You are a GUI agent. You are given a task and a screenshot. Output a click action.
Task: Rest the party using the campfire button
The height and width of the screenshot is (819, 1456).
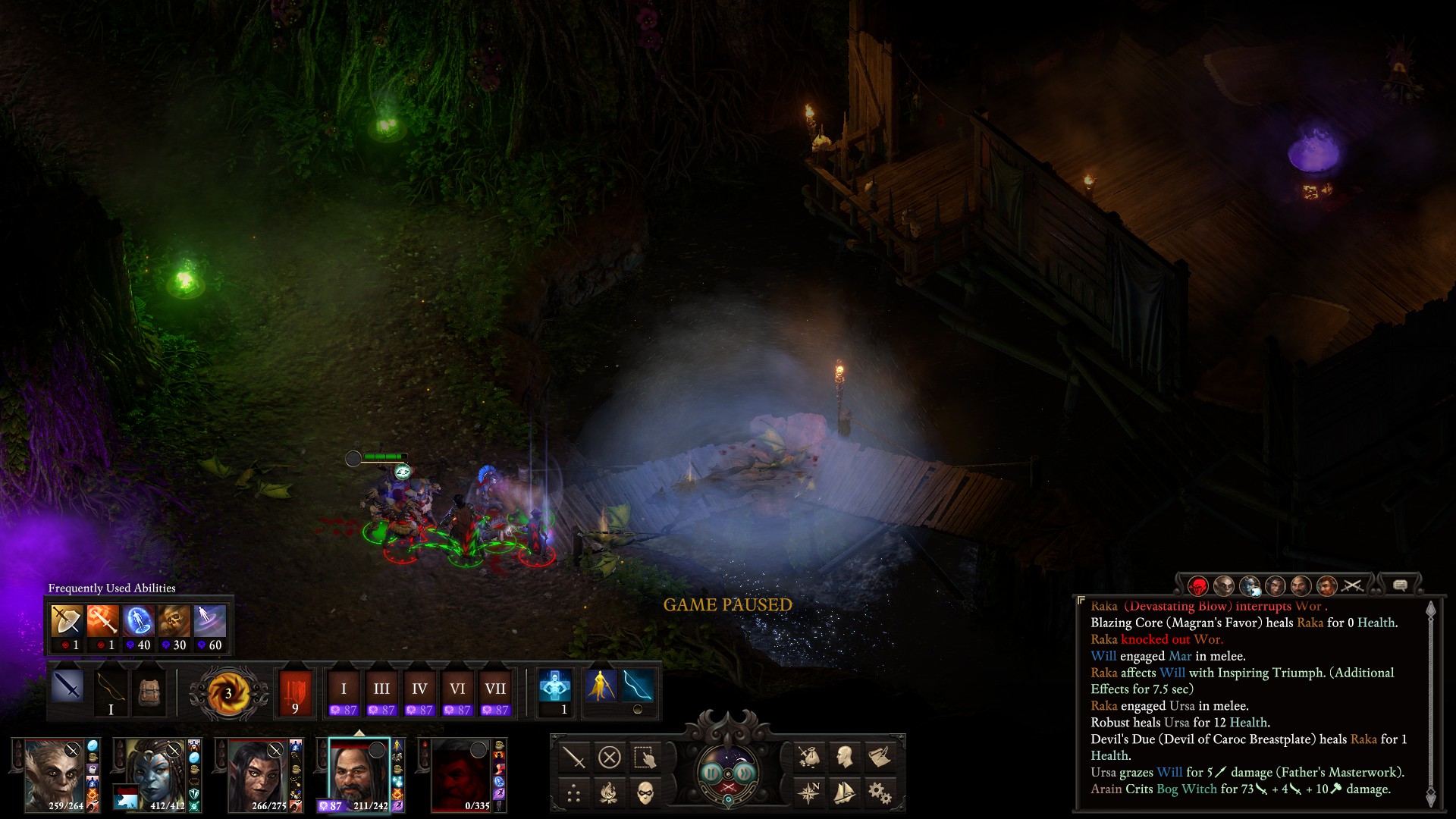coord(609,793)
